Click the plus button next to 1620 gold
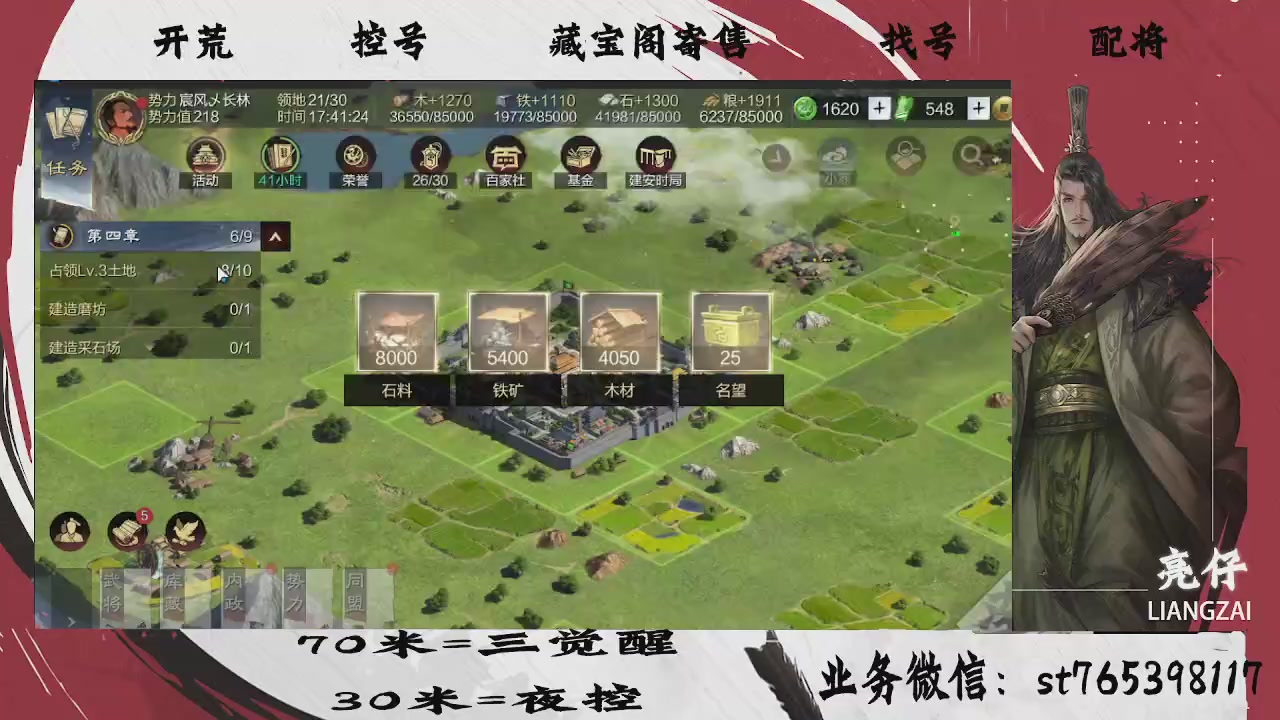1280x720 pixels. coord(878,108)
